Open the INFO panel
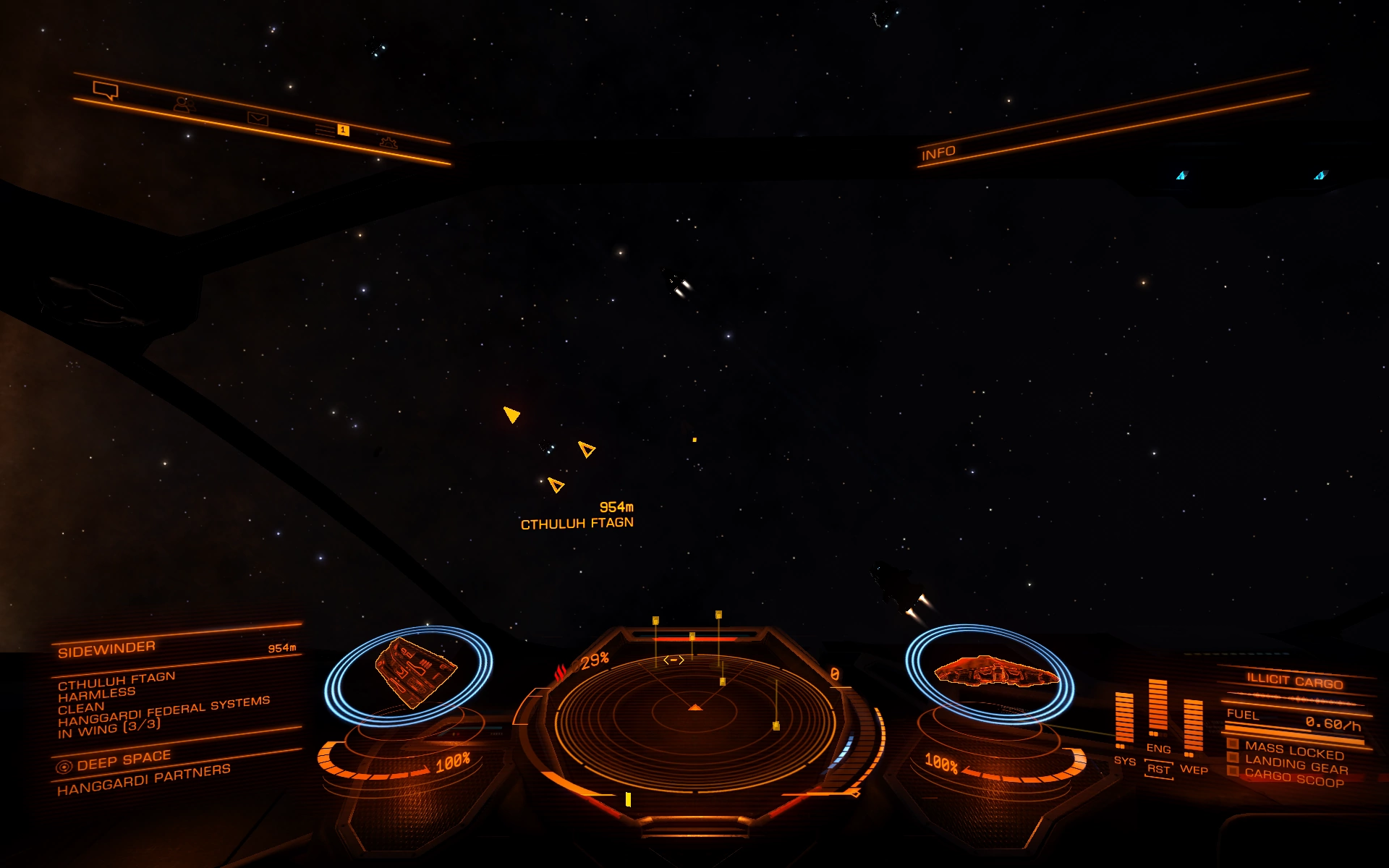The image size is (1389, 868). point(938,153)
